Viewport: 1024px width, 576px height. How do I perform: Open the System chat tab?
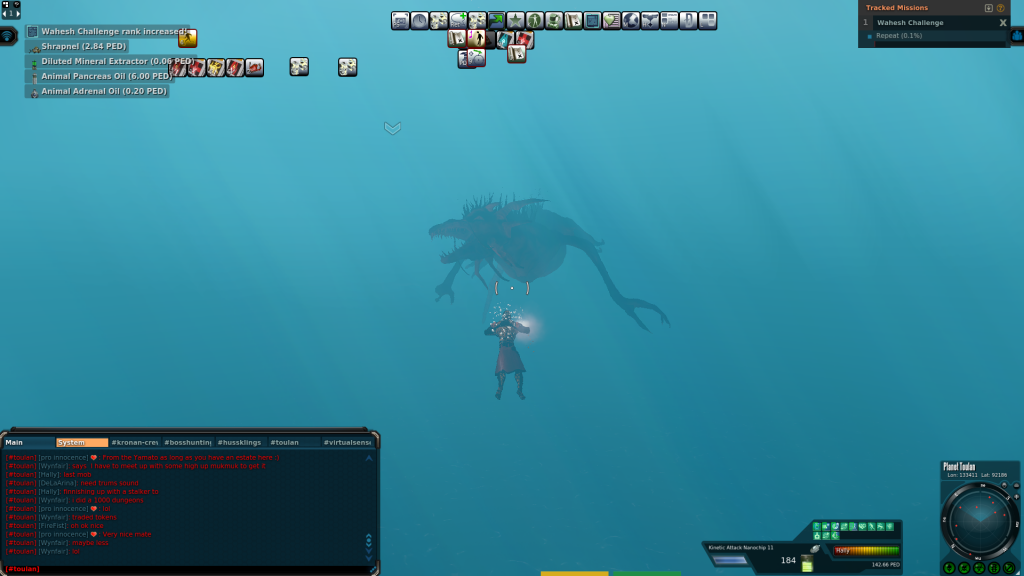tap(82, 442)
